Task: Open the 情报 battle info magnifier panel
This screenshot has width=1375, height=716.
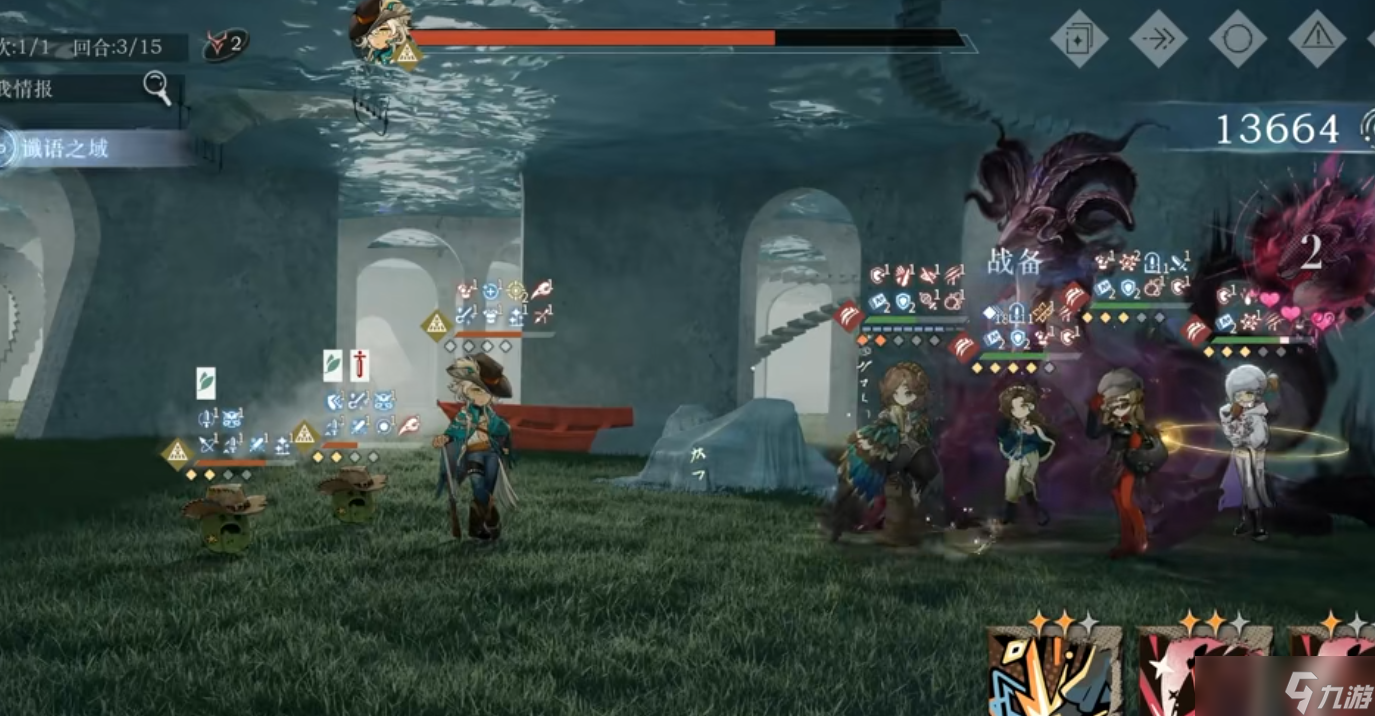Action: 157,88
